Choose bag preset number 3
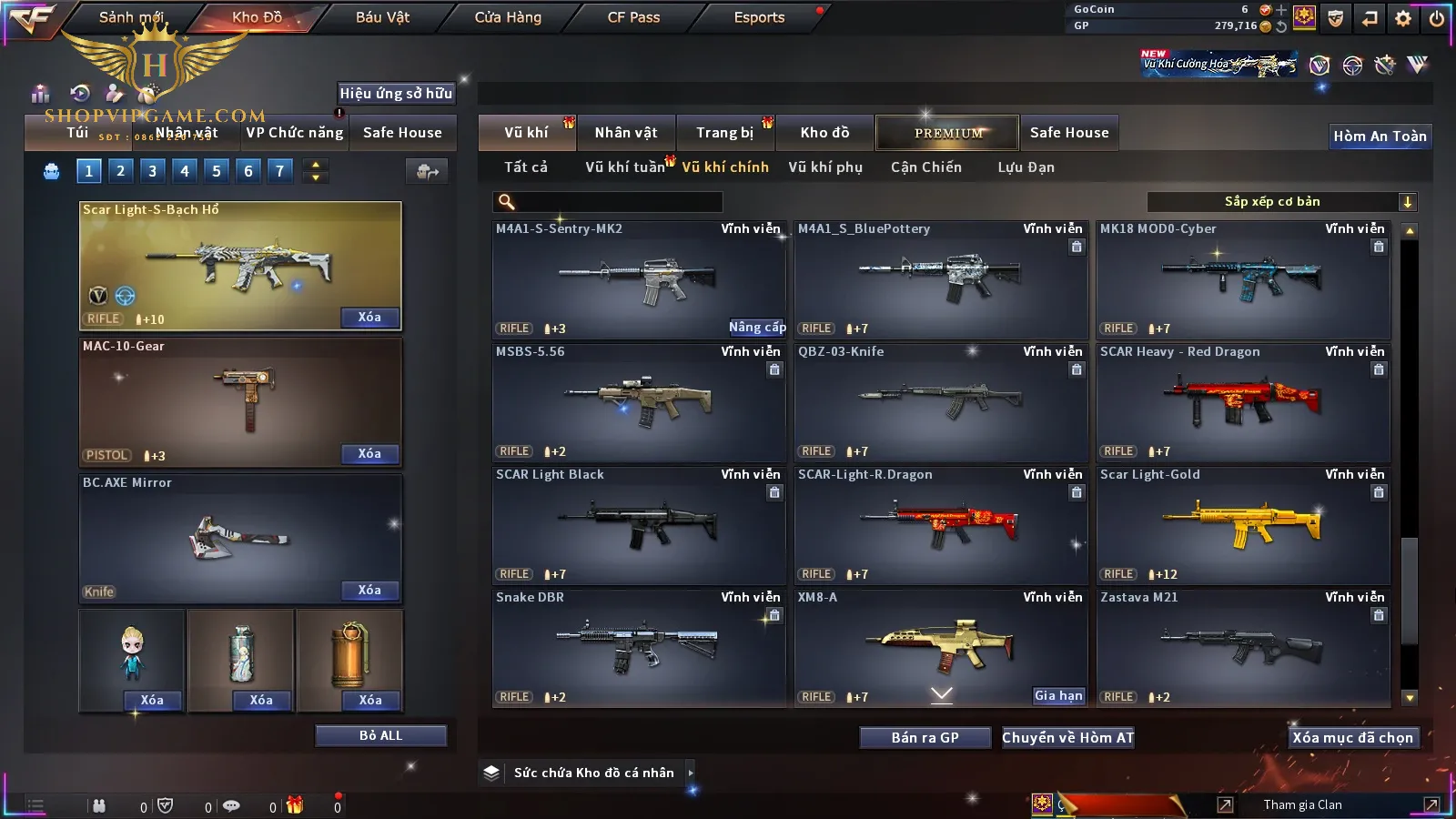The height and width of the screenshot is (819, 1456). 152,170
